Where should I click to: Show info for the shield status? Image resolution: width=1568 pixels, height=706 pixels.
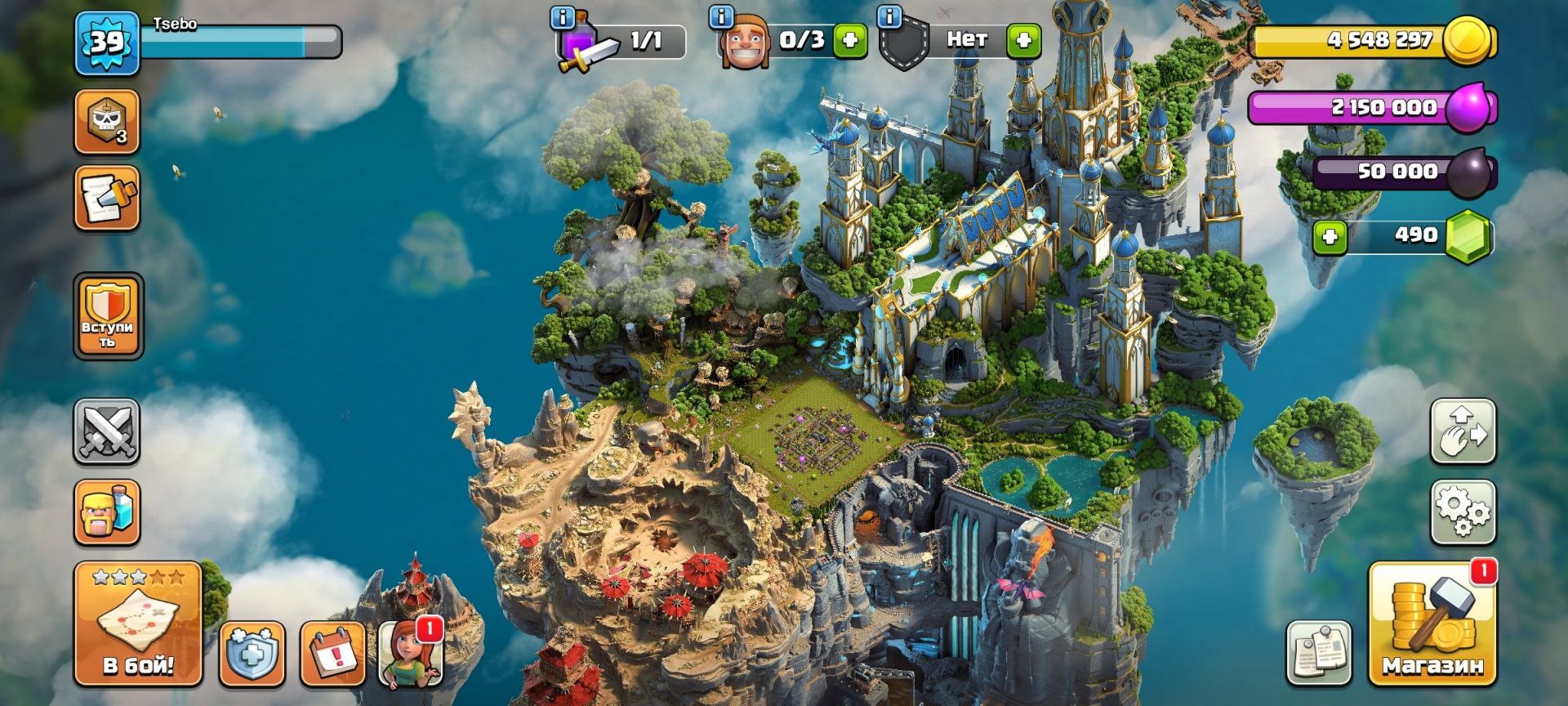(x=889, y=17)
